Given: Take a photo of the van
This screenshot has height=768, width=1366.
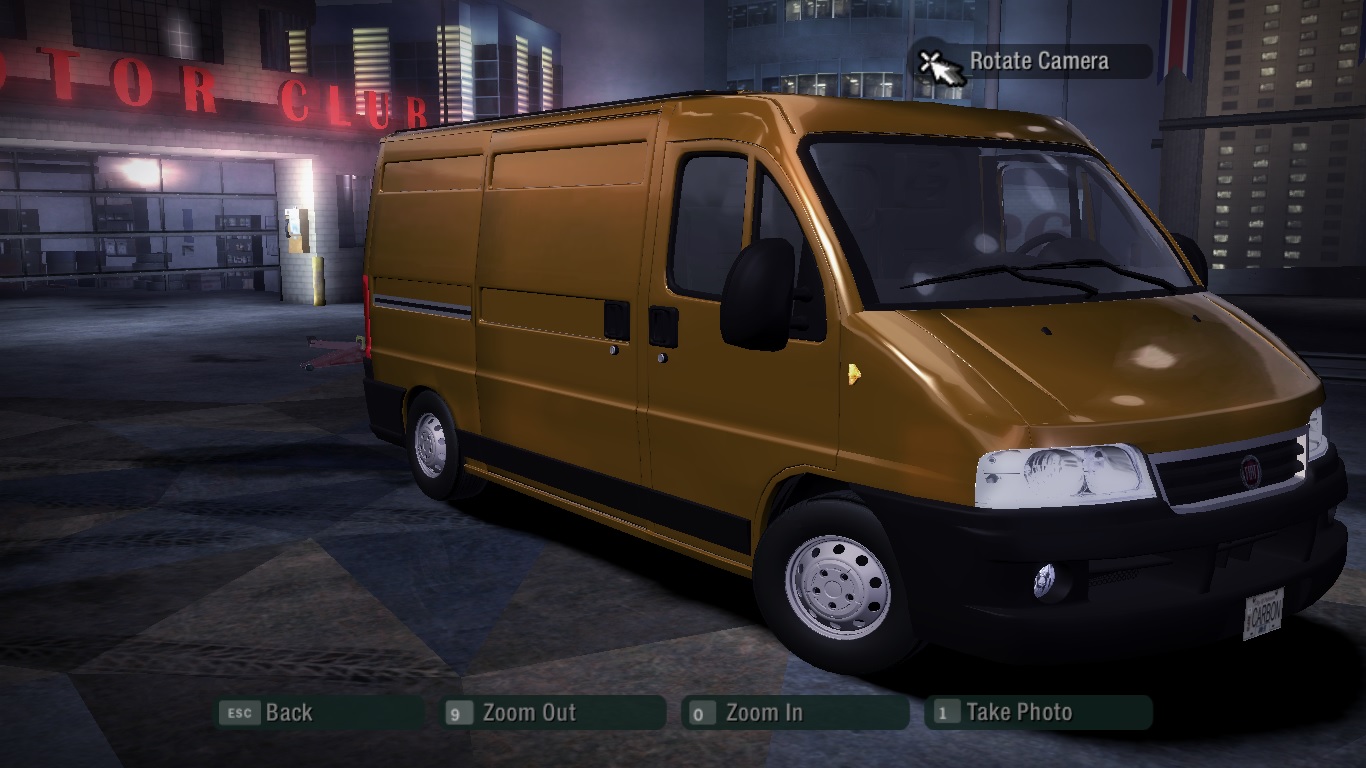Looking at the screenshot, I should (1038, 713).
